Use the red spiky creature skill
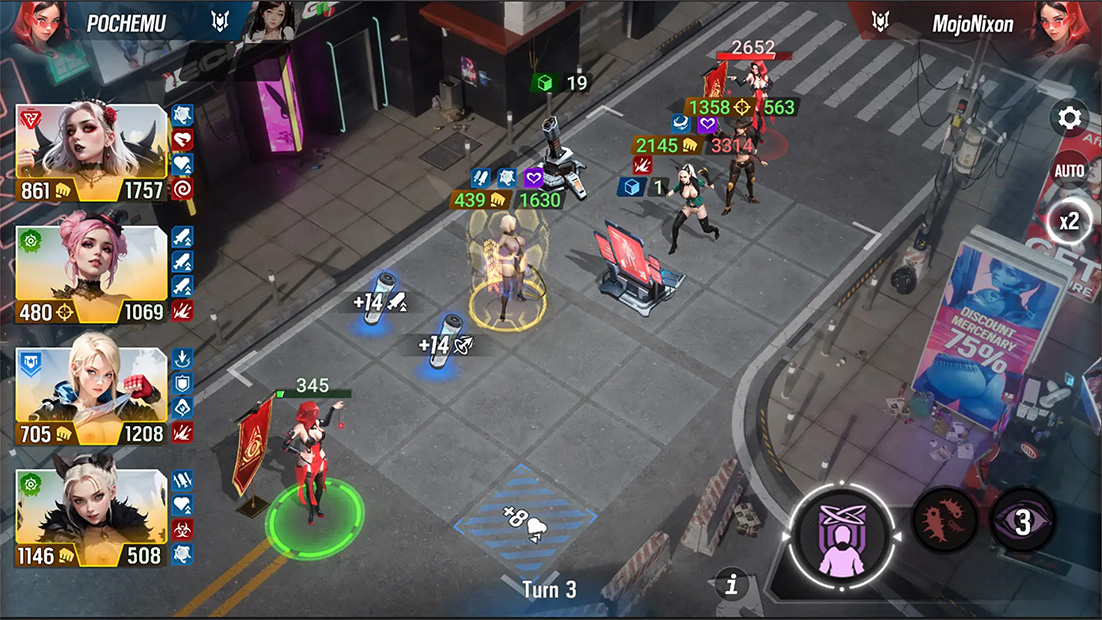The height and width of the screenshot is (620, 1102). tap(944, 520)
